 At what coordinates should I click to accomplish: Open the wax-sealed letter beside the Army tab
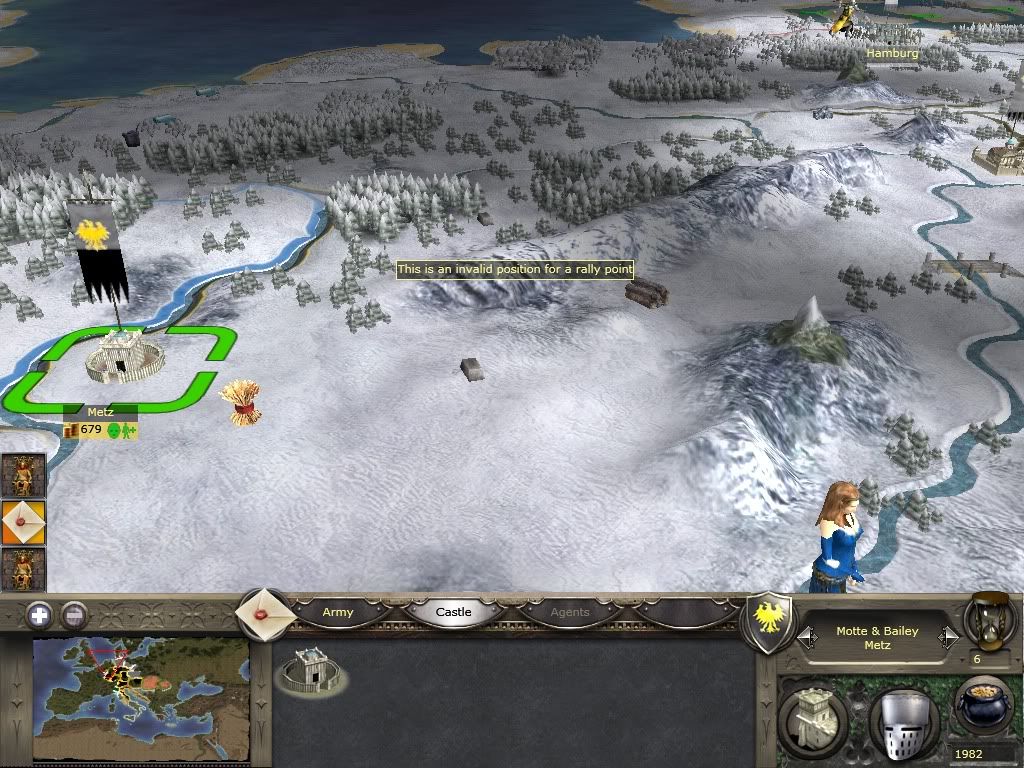[265, 613]
